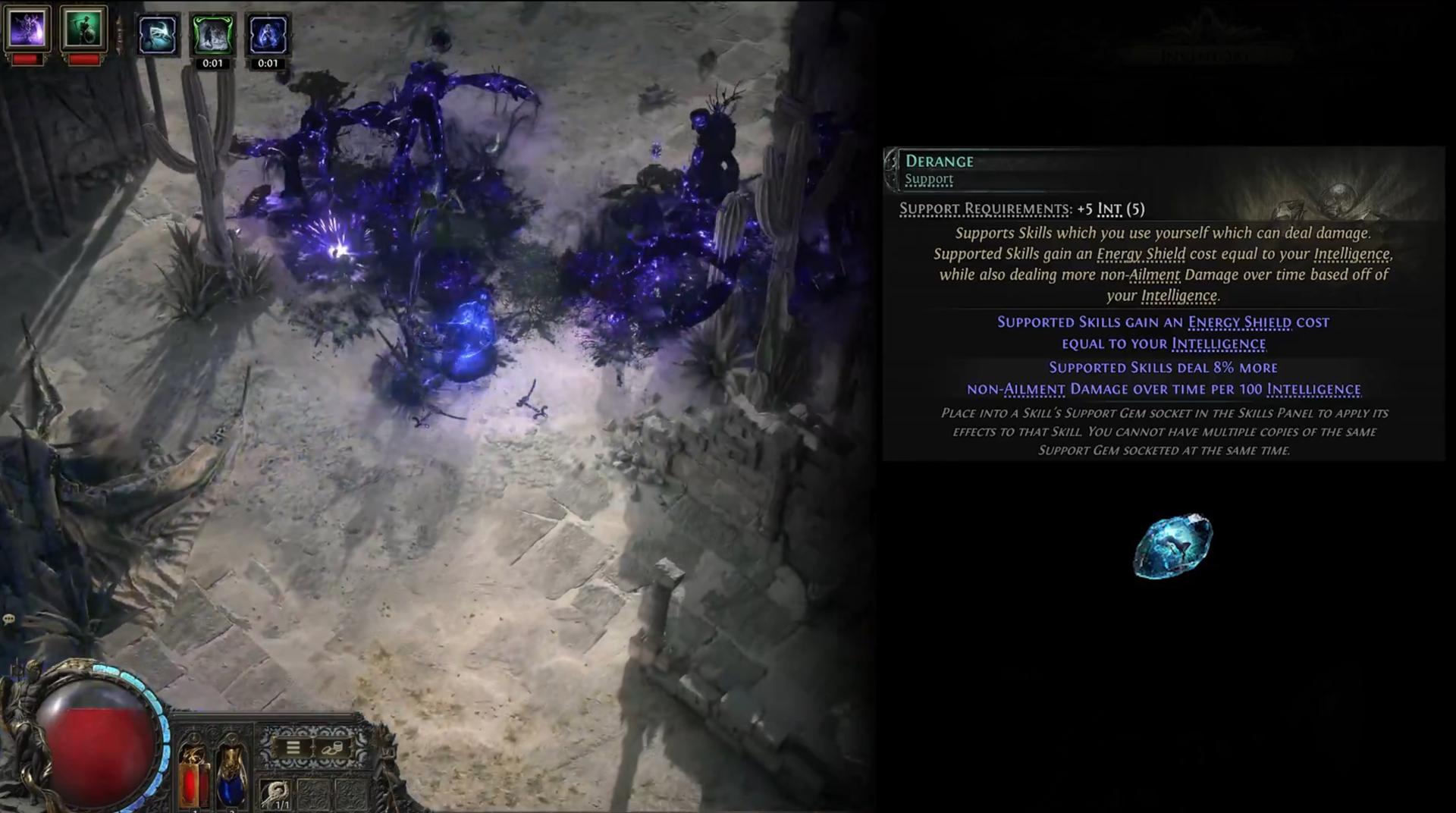Select the purple spectre minion portrait
The height and width of the screenshot is (813, 1456).
[x=27, y=29]
